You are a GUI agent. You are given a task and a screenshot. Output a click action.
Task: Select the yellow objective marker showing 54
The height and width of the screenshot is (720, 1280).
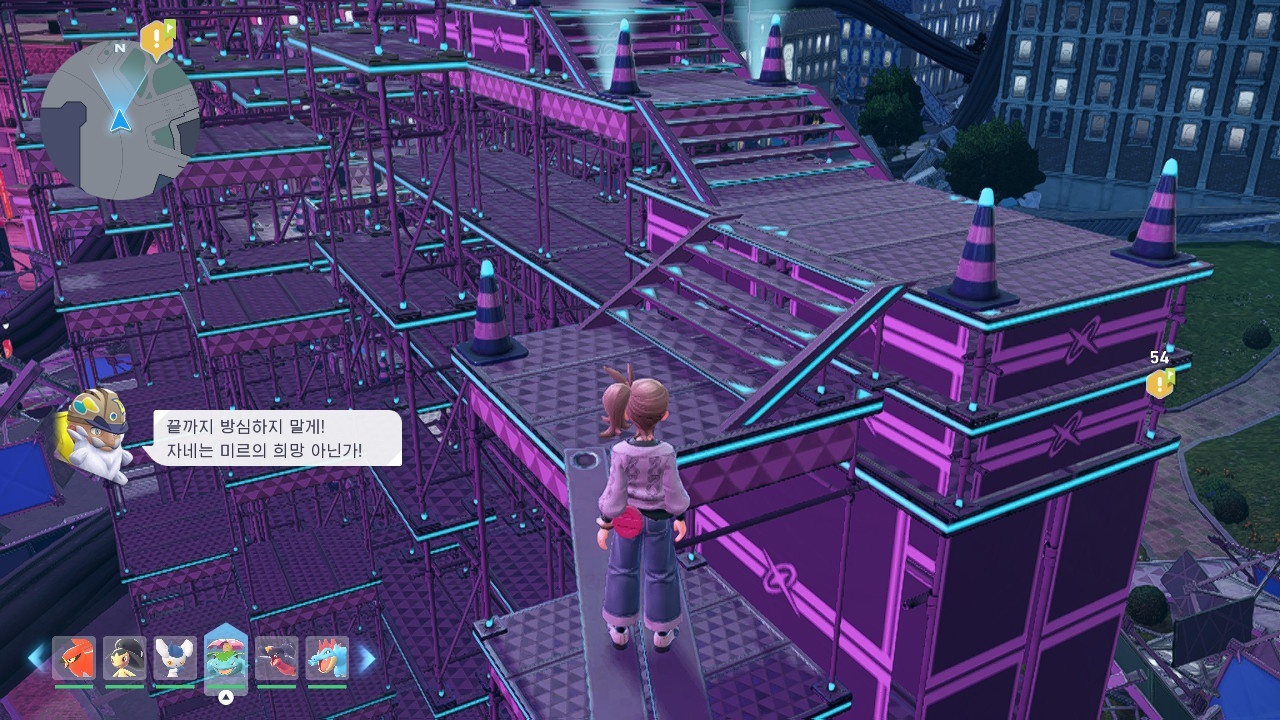[1160, 383]
